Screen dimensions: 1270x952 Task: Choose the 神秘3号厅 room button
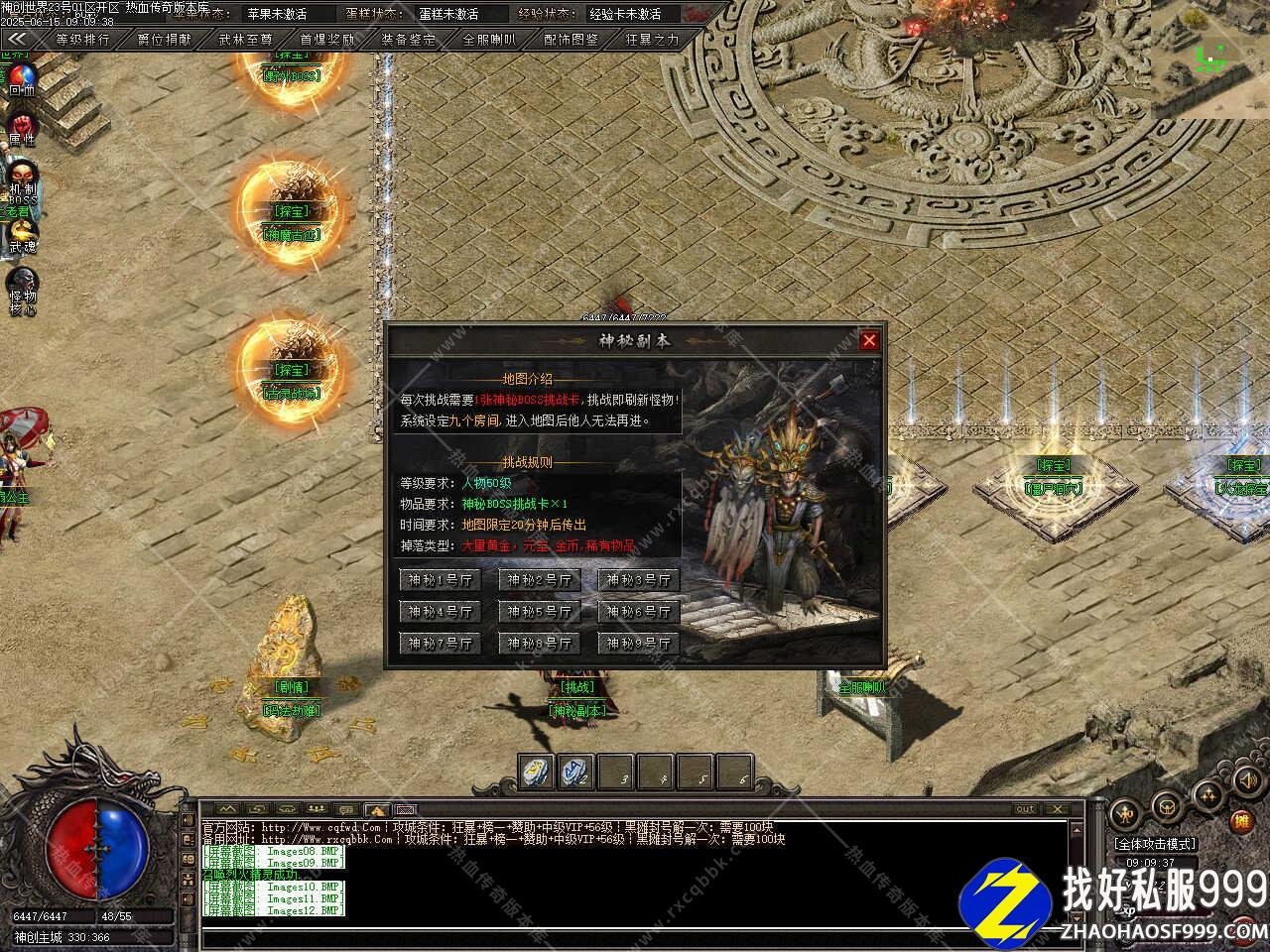coord(638,580)
